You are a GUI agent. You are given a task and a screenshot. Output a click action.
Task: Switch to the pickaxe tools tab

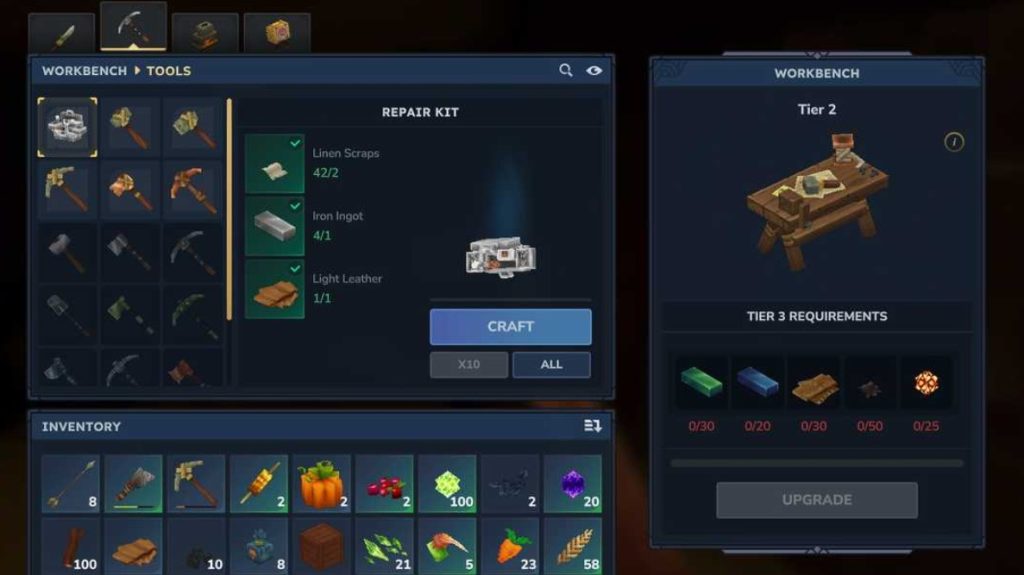pyautogui.click(x=133, y=28)
